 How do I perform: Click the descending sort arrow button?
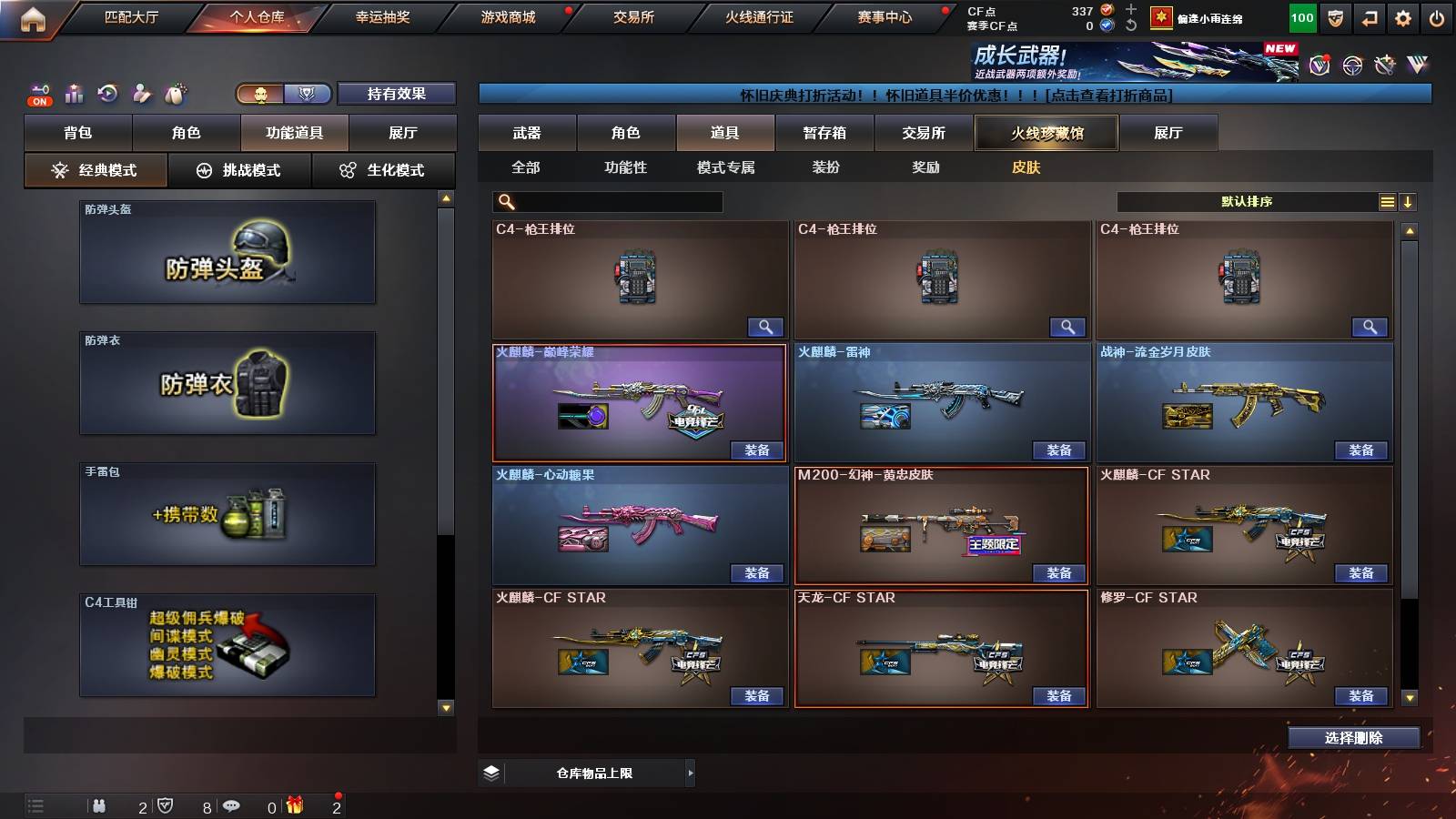(x=1409, y=201)
